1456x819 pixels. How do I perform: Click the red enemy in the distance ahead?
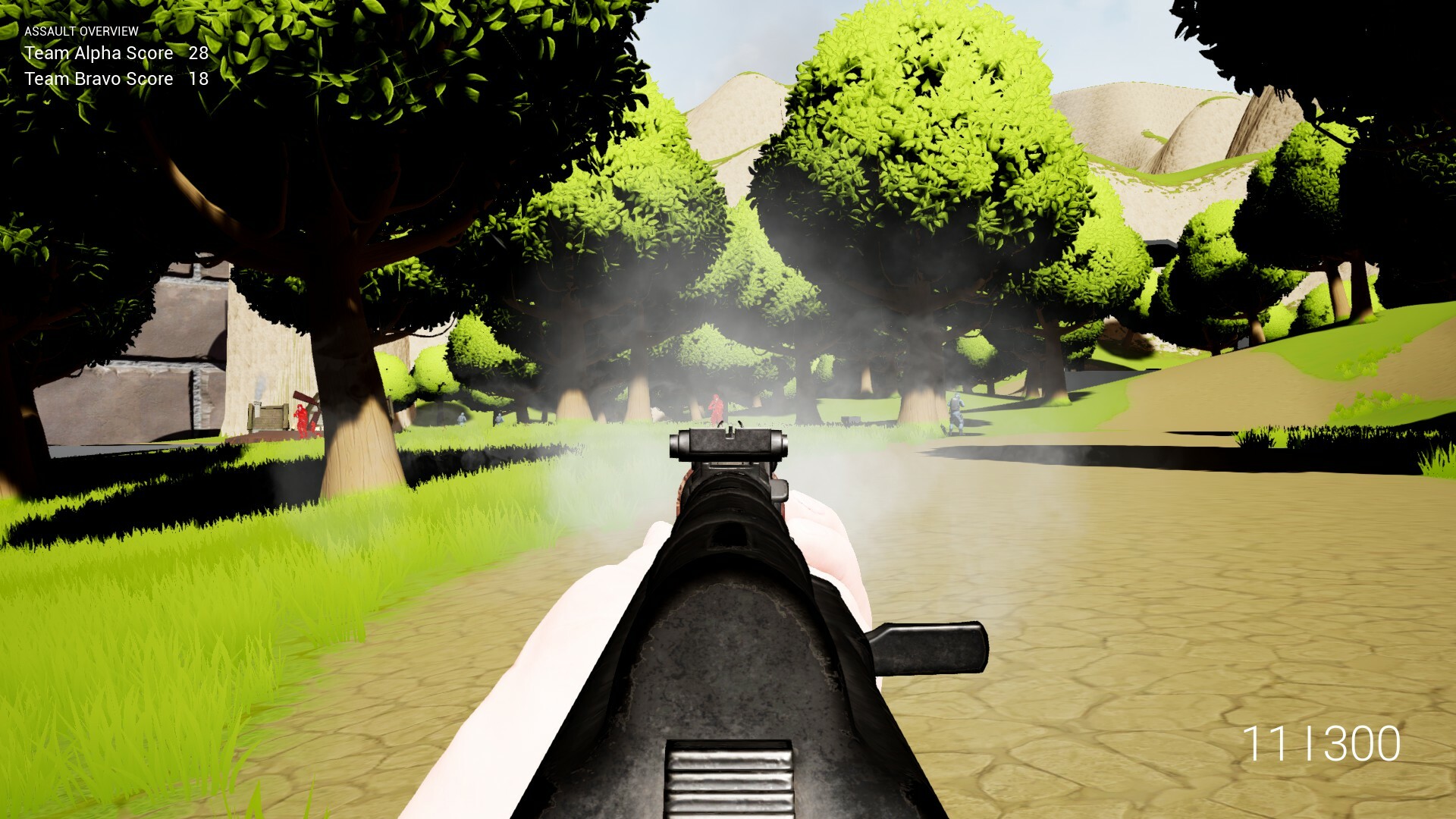(x=716, y=409)
